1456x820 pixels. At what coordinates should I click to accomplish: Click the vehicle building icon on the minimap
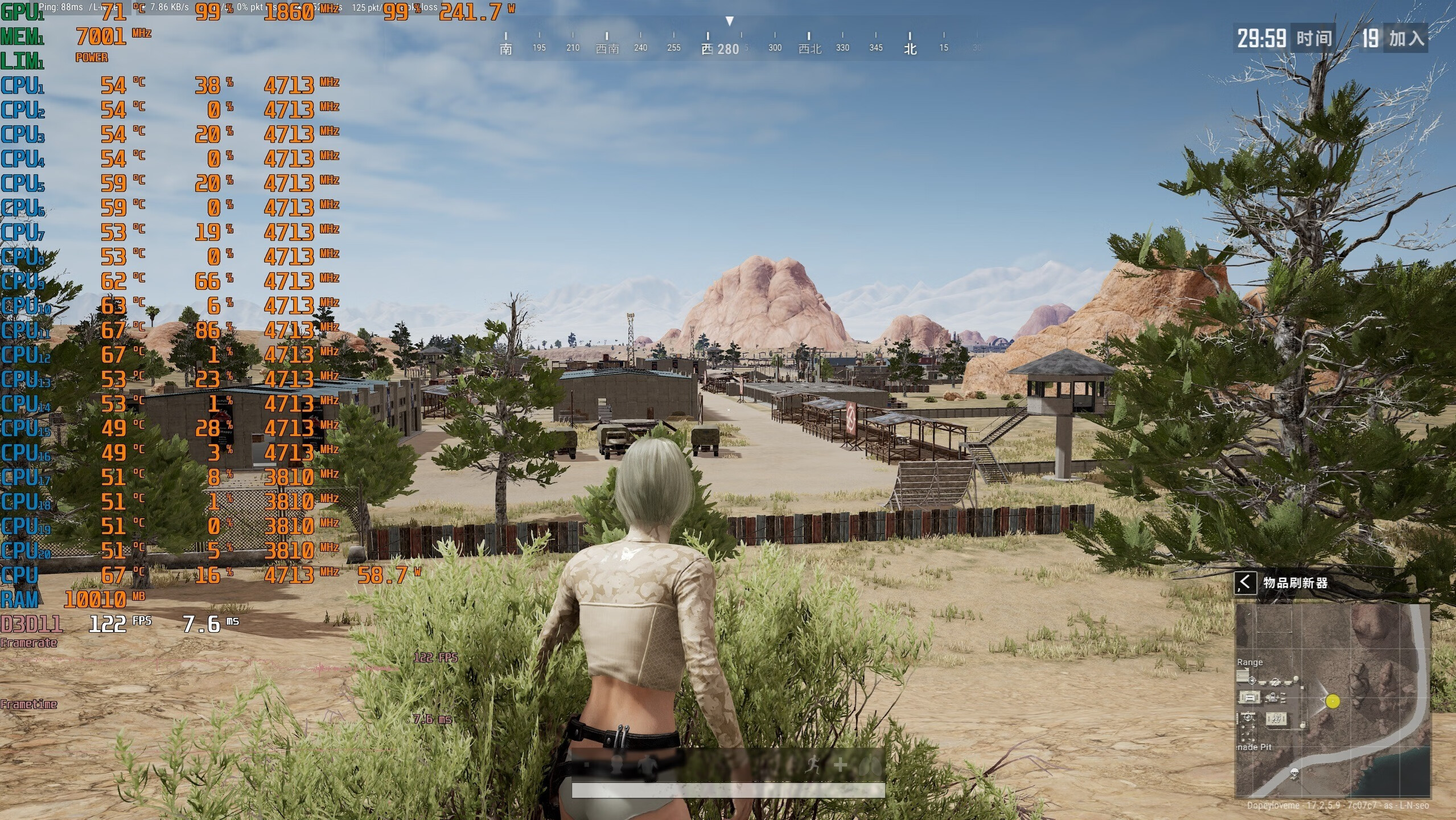[1249, 697]
